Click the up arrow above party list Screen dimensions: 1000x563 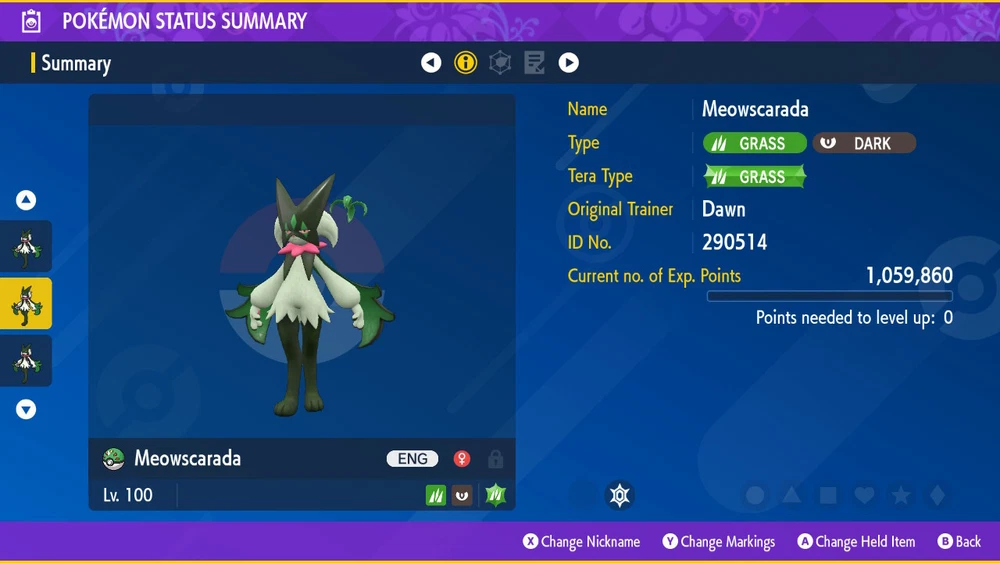[x=26, y=200]
